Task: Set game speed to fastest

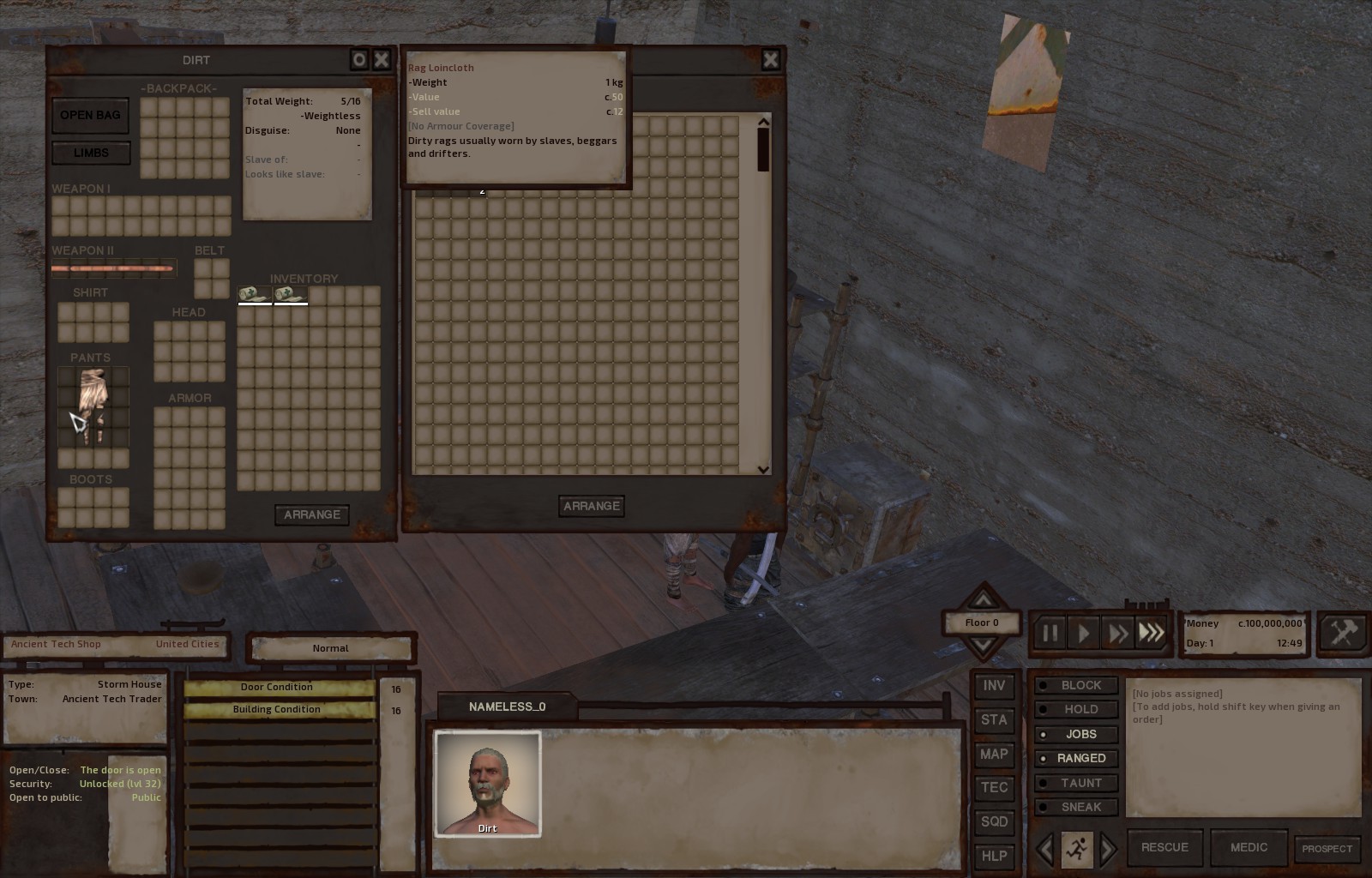Action: pyautogui.click(x=1152, y=634)
